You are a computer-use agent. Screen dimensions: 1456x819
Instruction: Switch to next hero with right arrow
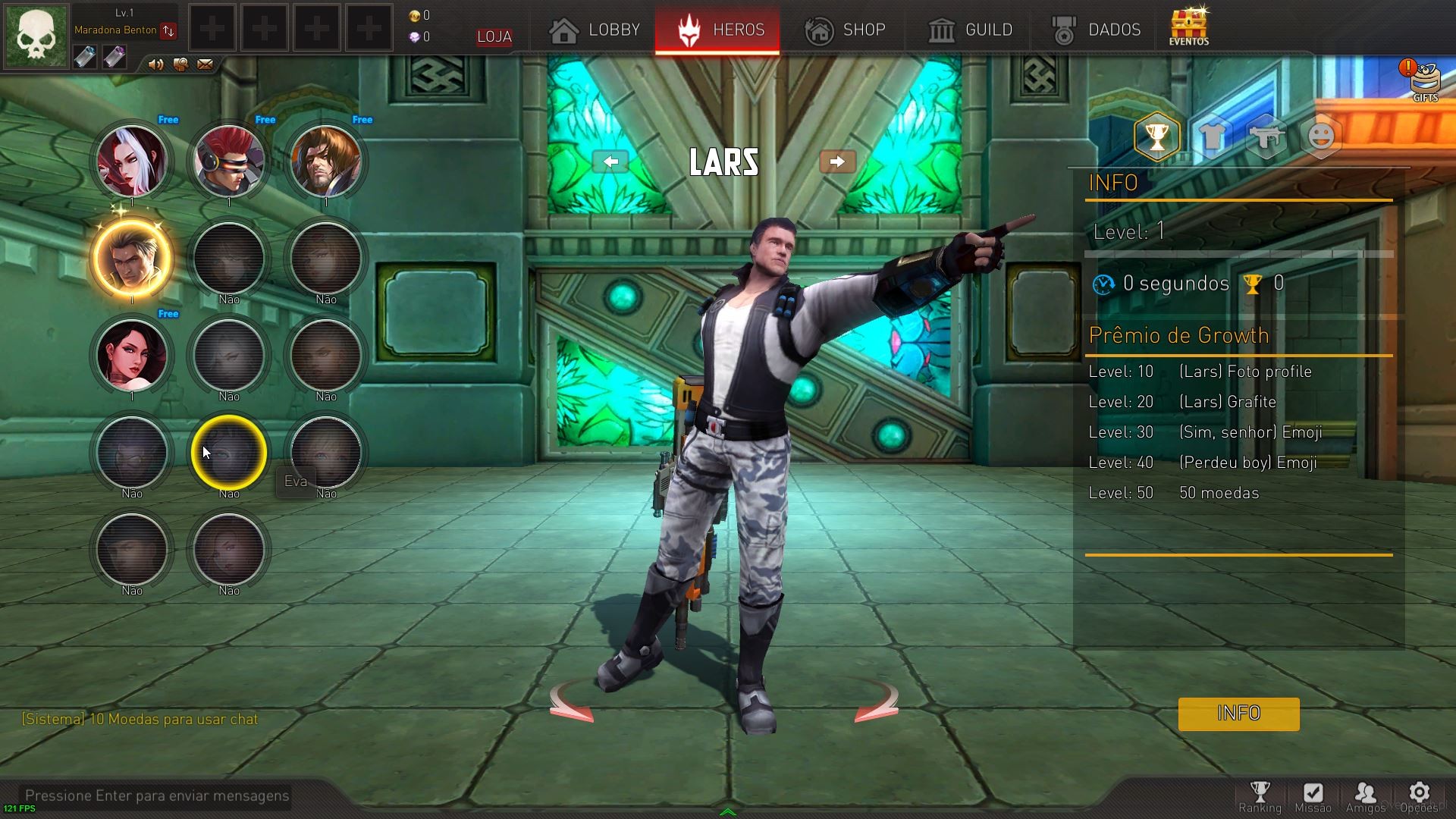click(837, 162)
